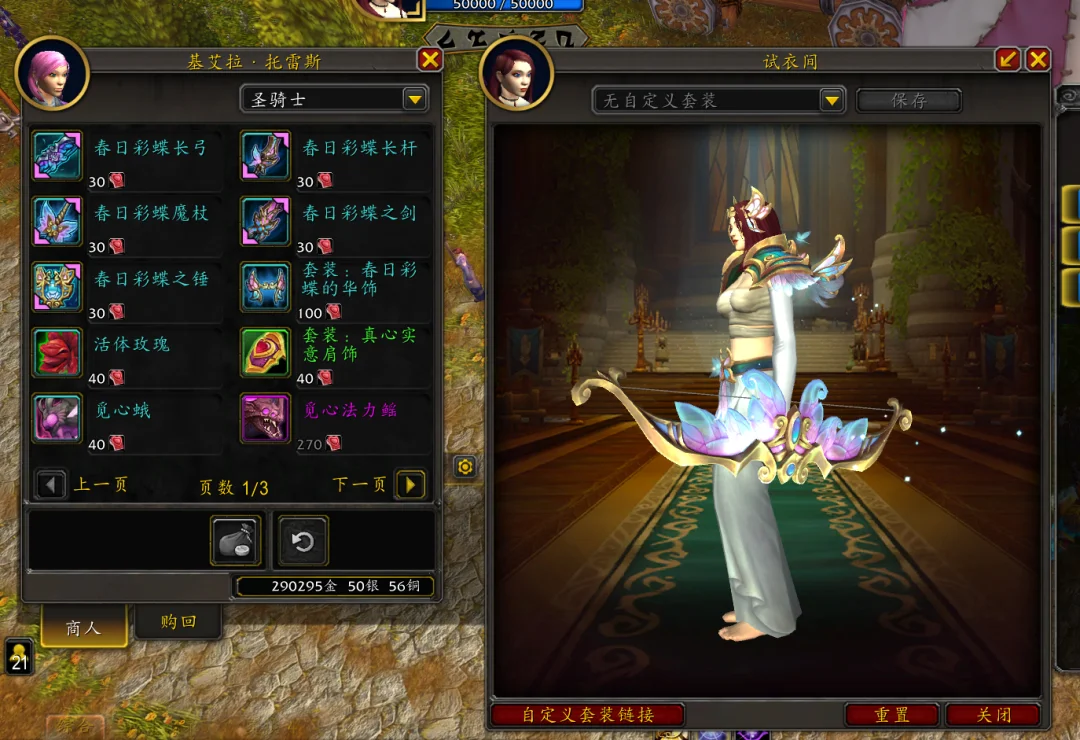
Task: Select the 春日彩蝶长杆 polearm item
Action: coord(265,155)
